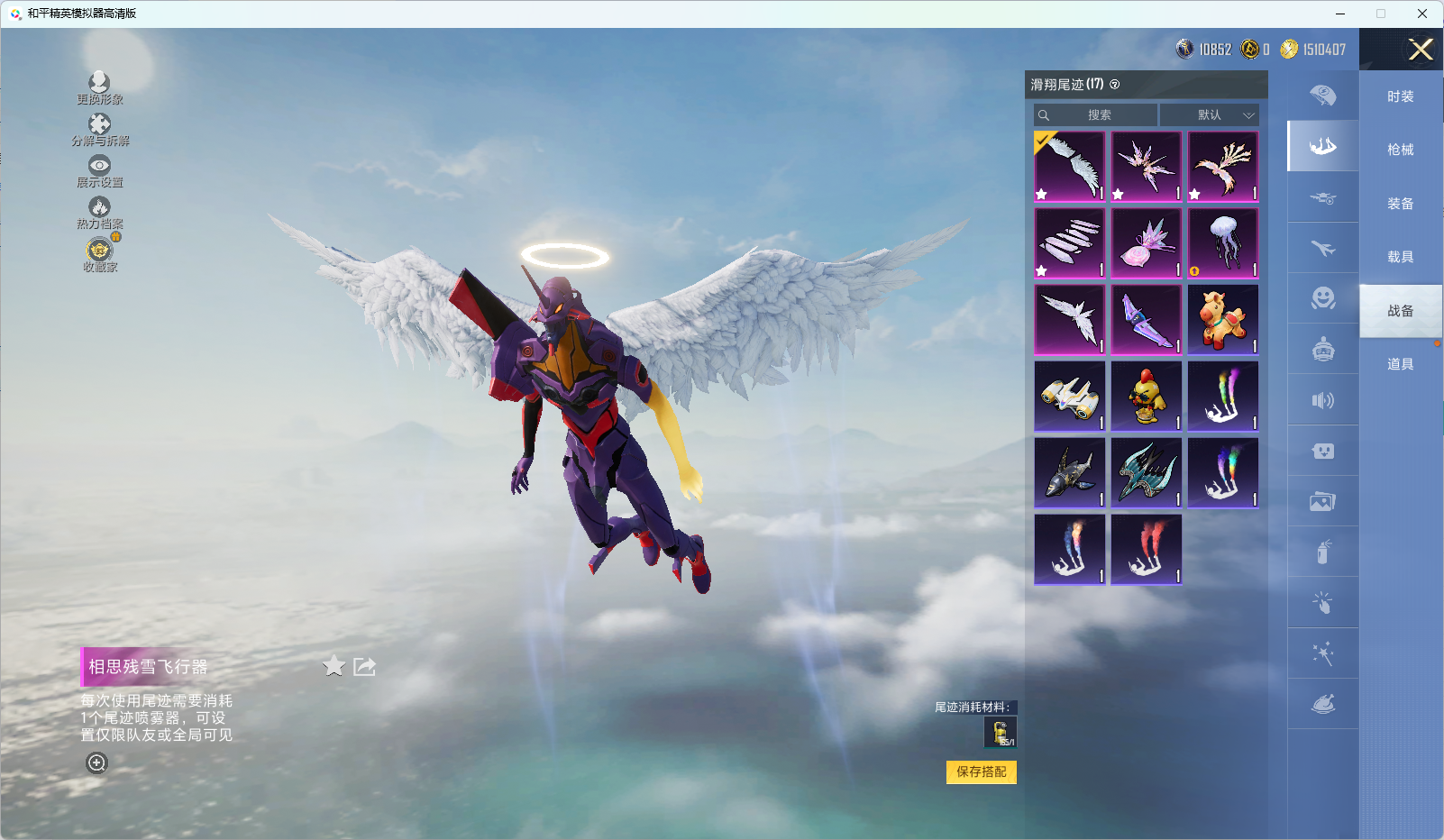The image size is (1444, 840).
Task: Switch to the 时装 tab
Action: click(1400, 96)
